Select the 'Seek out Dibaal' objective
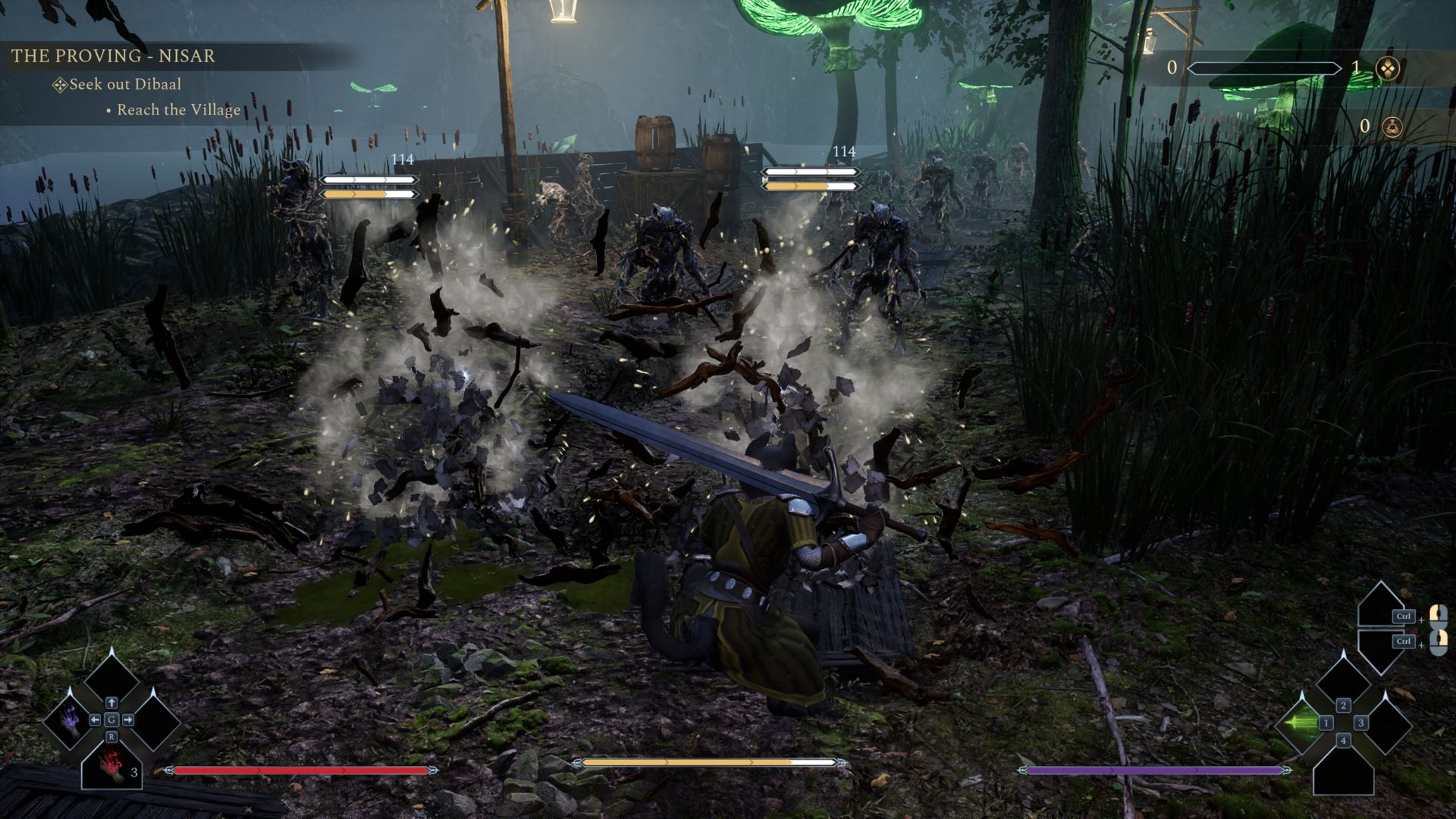The height and width of the screenshot is (819, 1456). (x=125, y=84)
